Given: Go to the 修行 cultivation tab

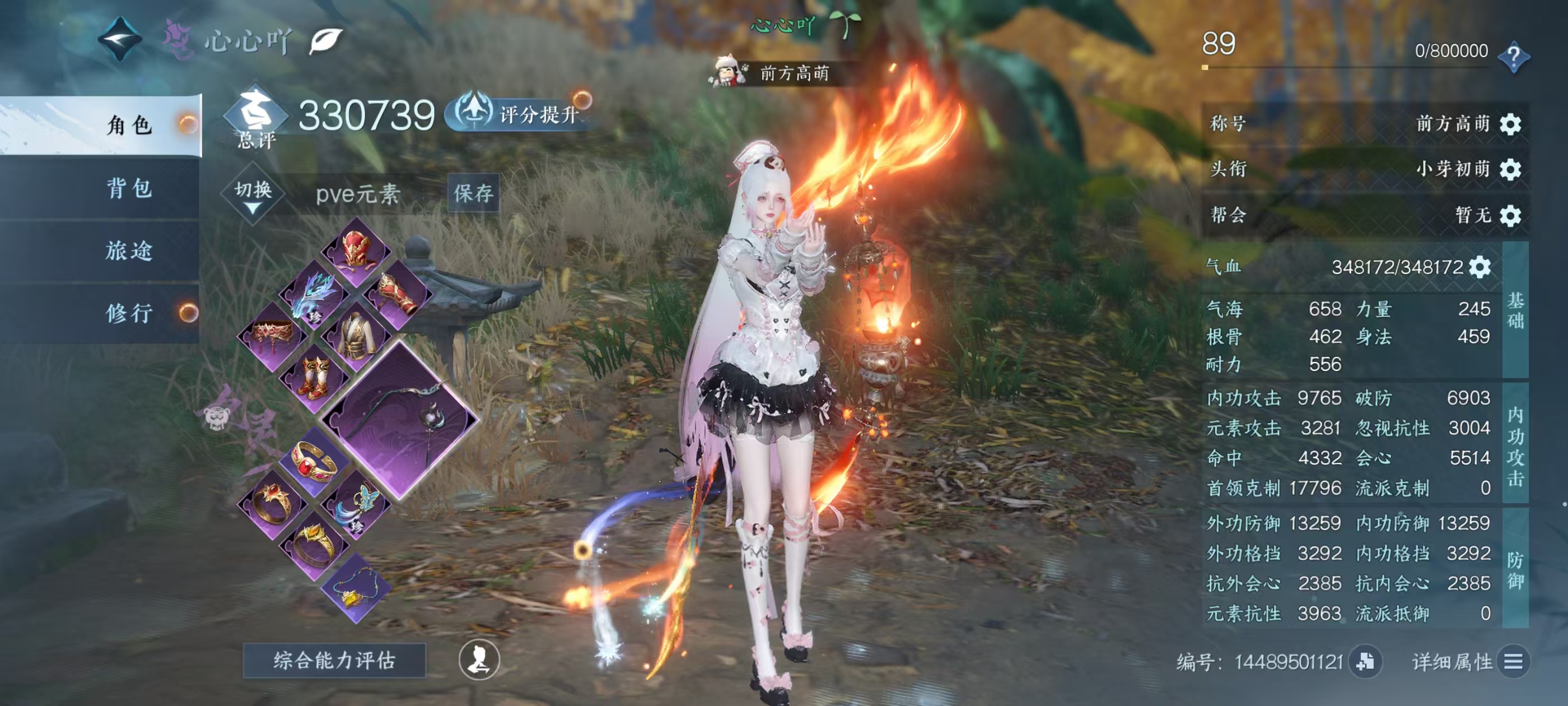Looking at the screenshot, I should 128,313.
